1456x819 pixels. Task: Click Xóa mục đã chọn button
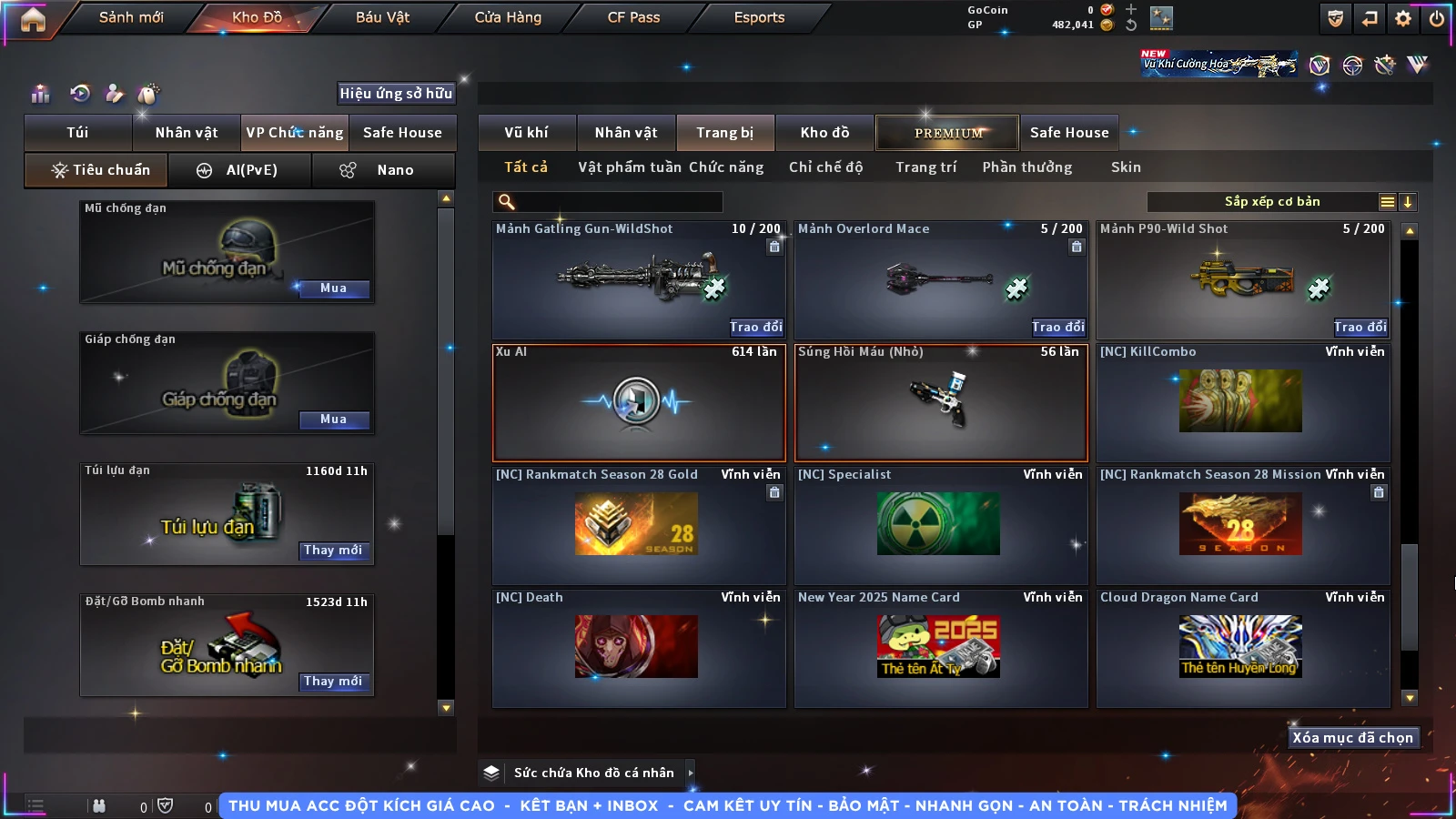(1352, 738)
